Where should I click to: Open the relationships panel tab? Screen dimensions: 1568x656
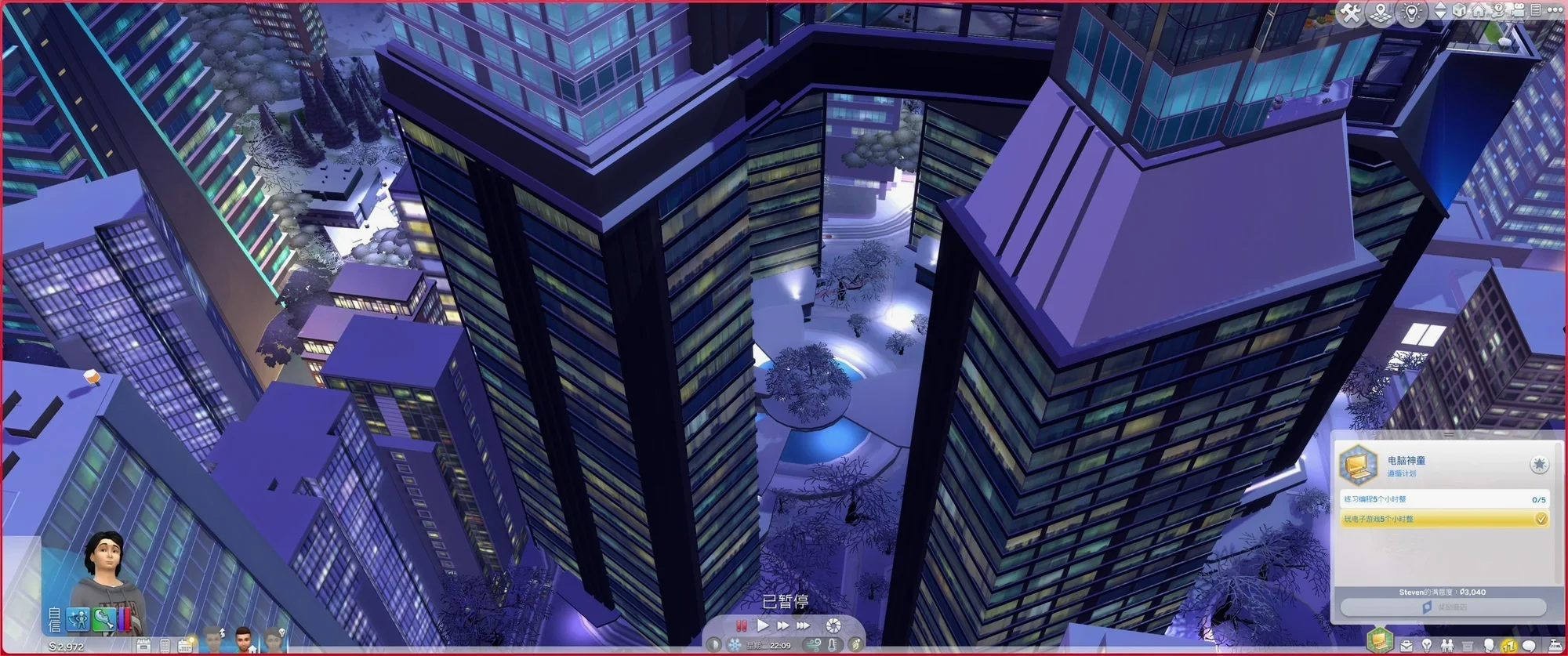click(x=1446, y=647)
